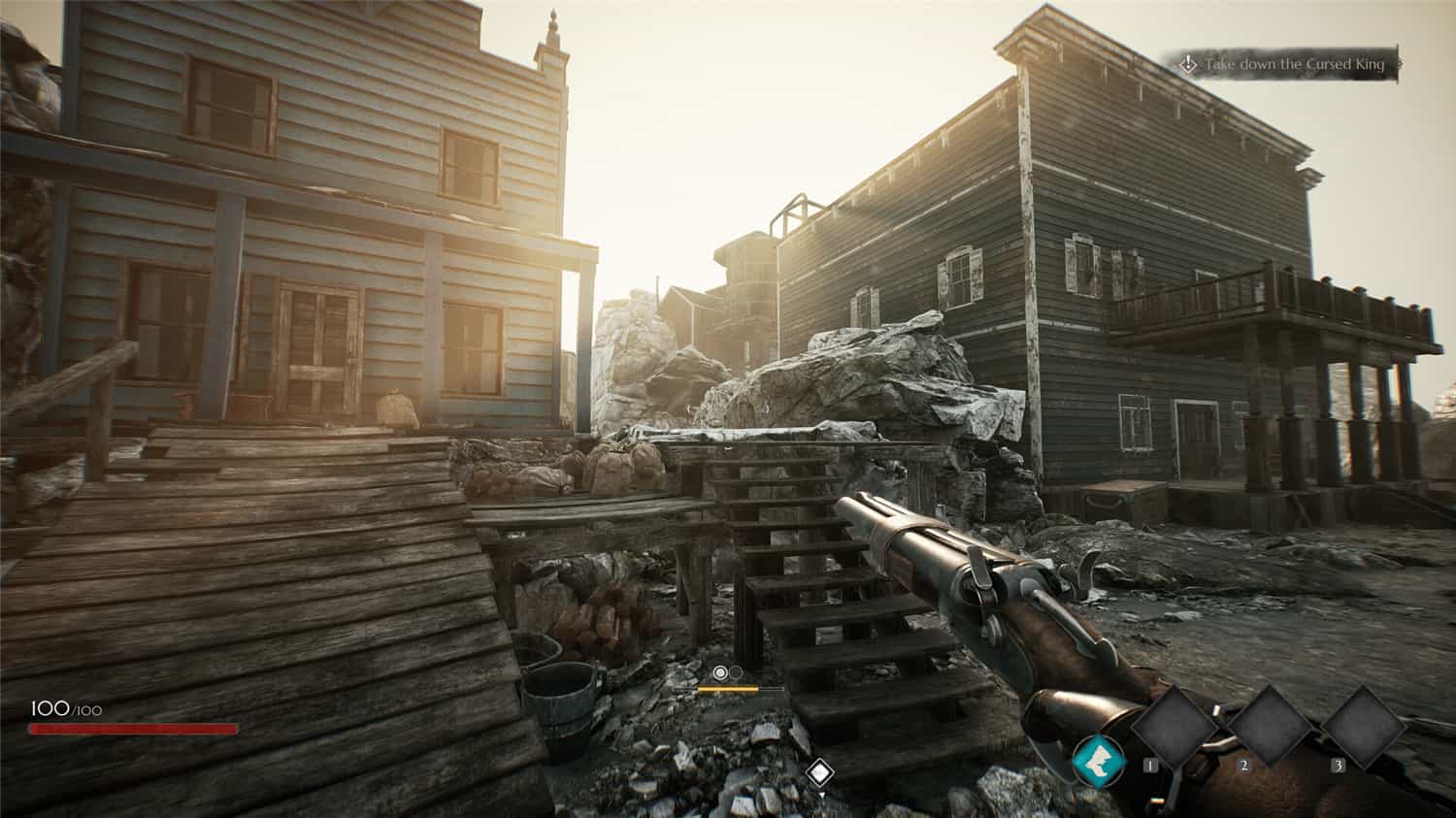Select ability slot 1 diamond
1456x818 pixels.
(1176, 726)
